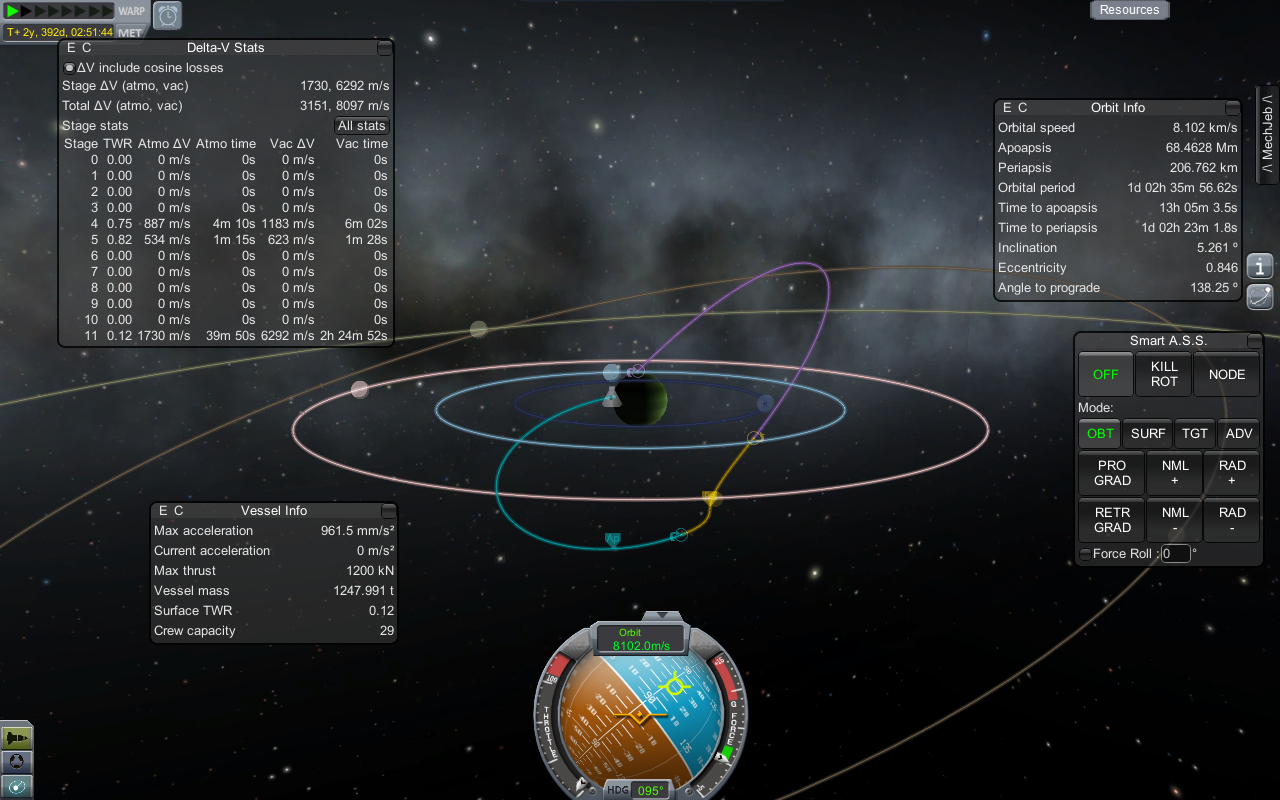Click the Force Roll angle field
The height and width of the screenshot is (800, 1280).
1175,554
